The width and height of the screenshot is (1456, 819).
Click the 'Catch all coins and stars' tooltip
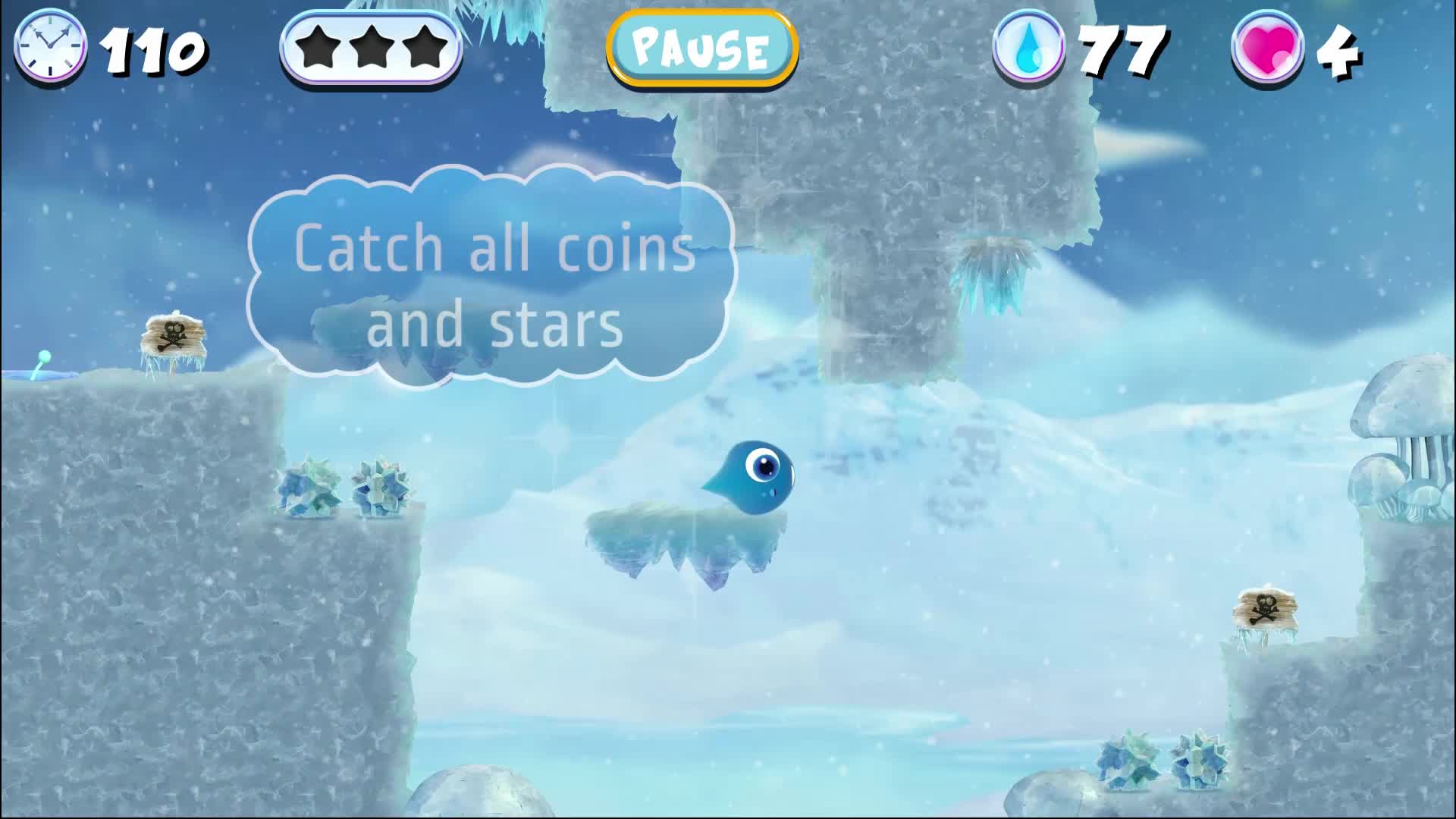pyautogui.click(x=493, y=281)
